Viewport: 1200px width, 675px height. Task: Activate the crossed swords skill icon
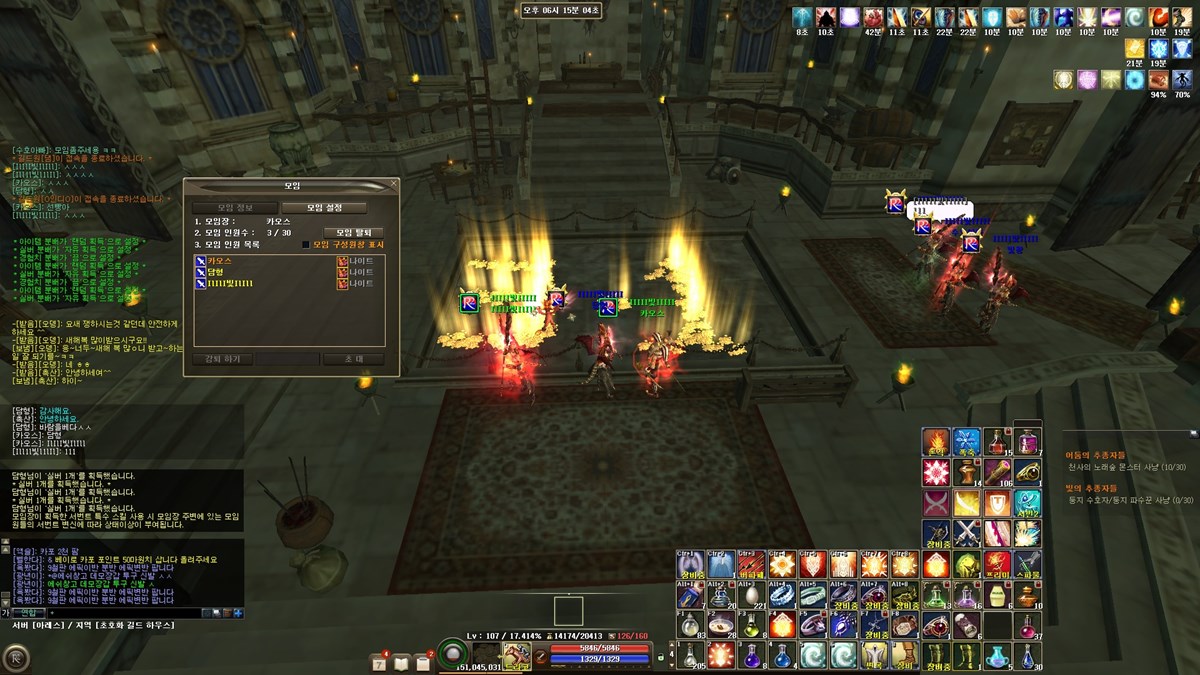click(x=966, y=532)
